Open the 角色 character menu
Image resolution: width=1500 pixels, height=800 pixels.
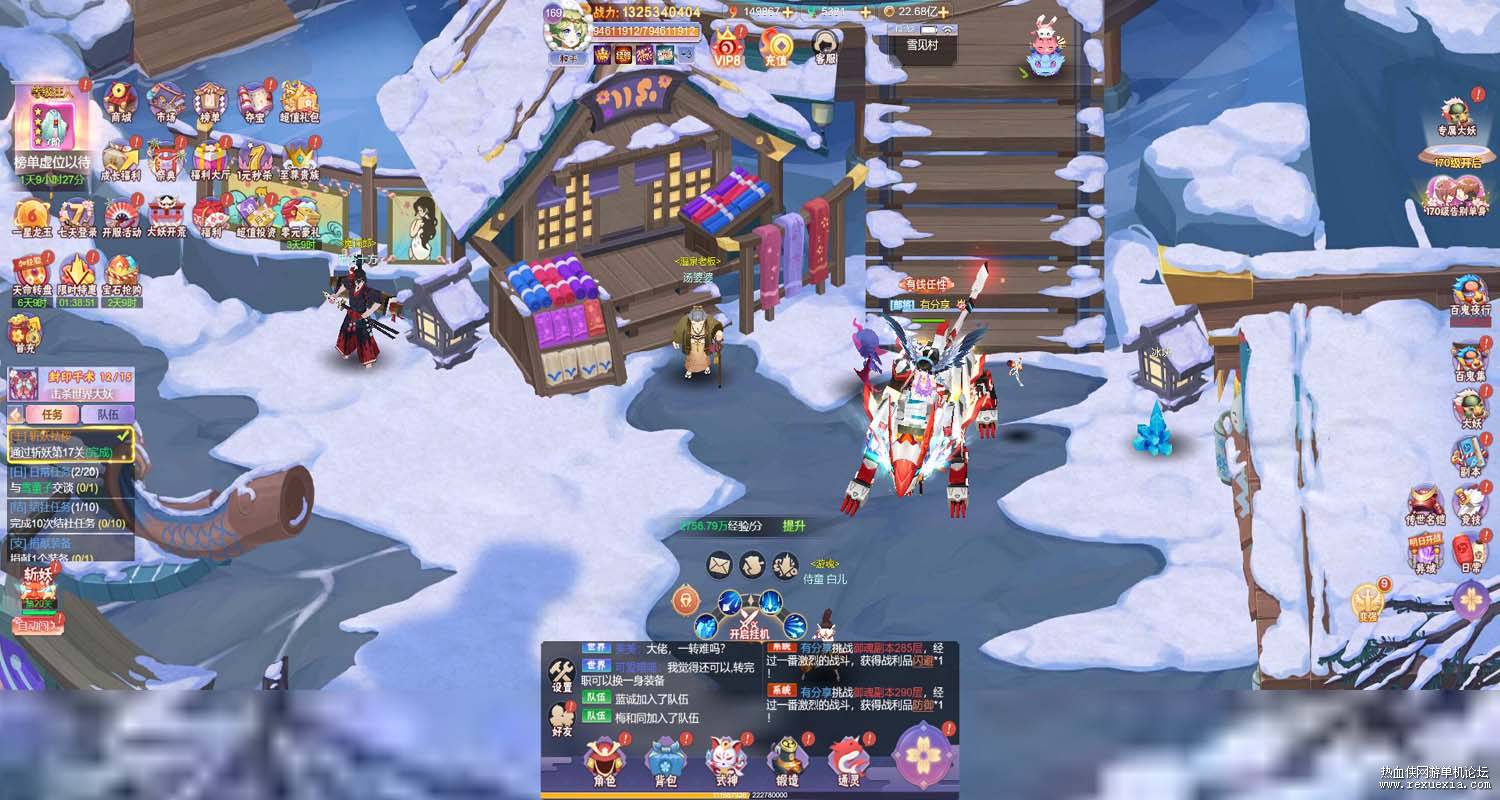coord(604,762)
